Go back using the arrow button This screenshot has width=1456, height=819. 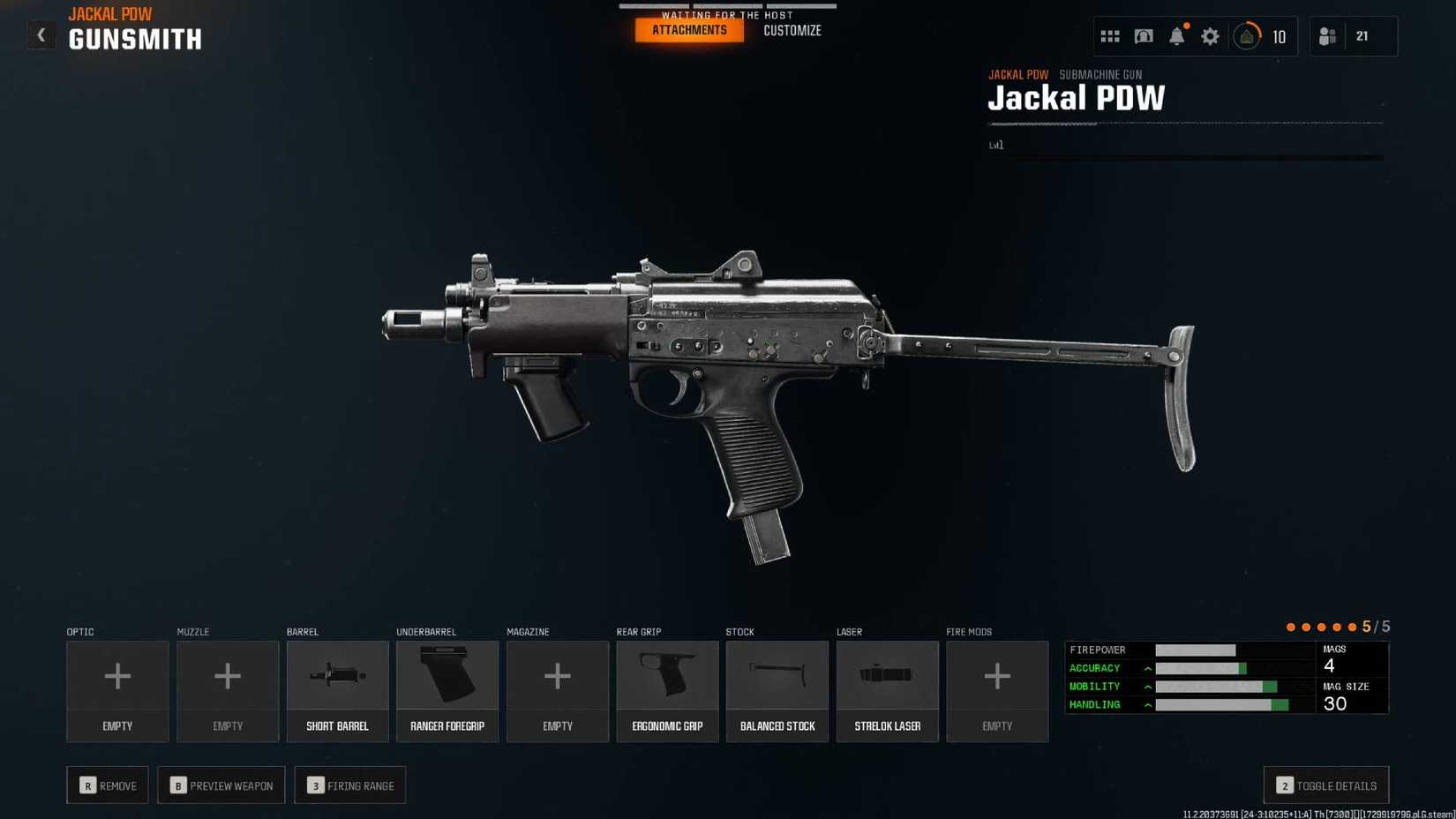(x=41, y=35)
